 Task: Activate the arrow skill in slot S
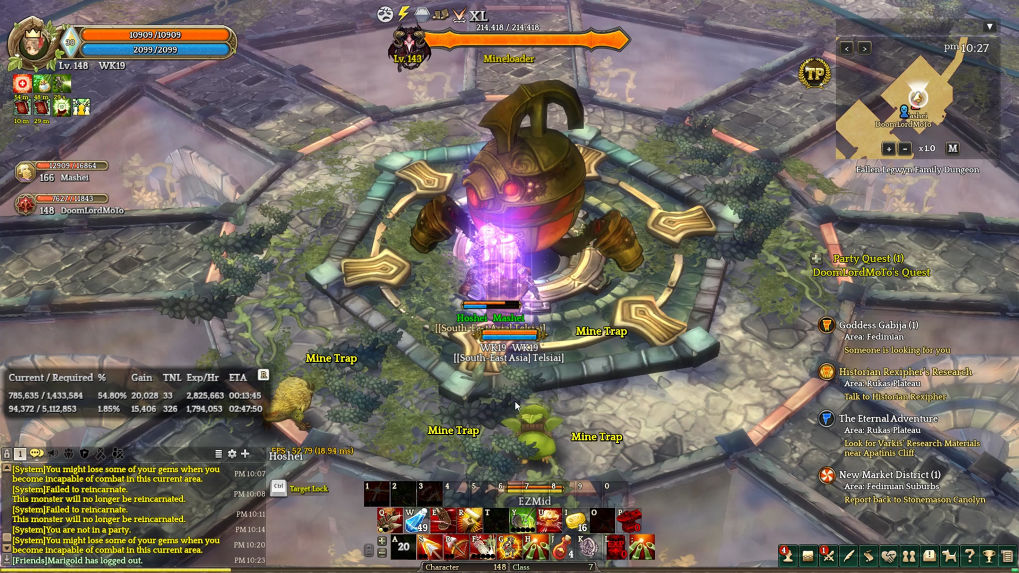point(430,547)
